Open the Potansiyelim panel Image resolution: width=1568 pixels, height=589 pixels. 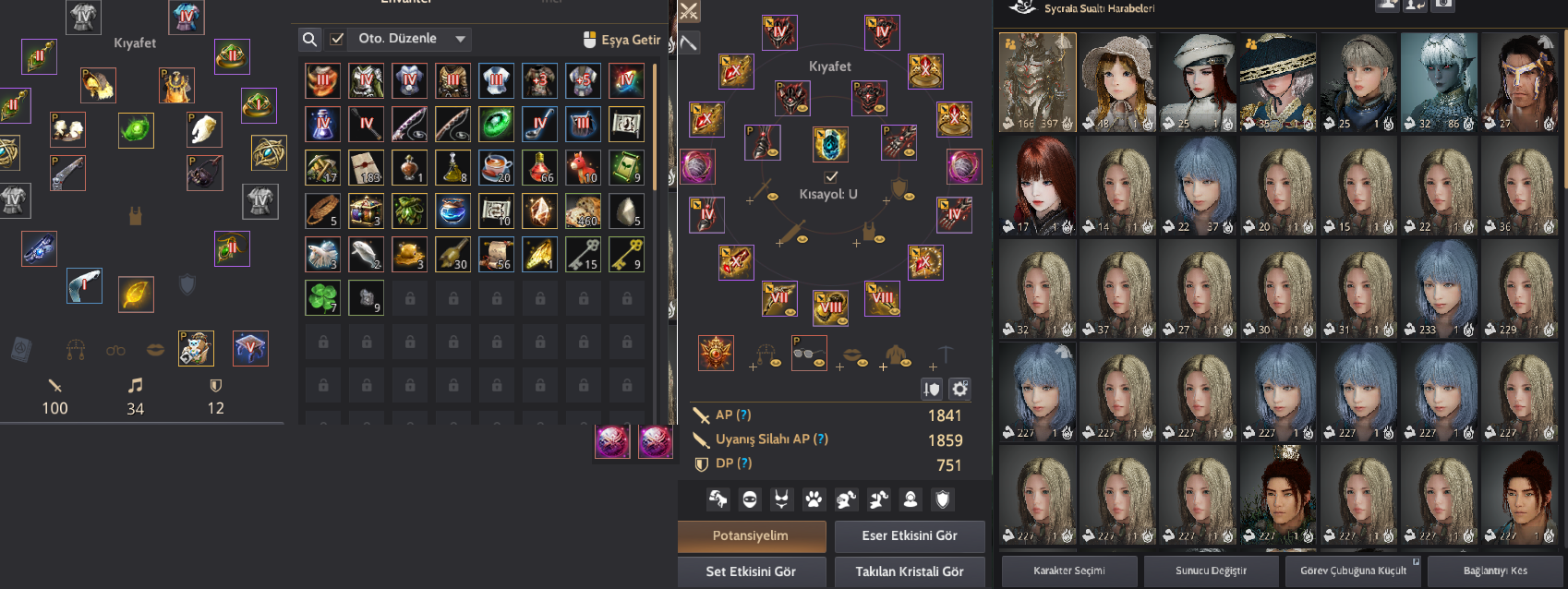tap(751, 535)
